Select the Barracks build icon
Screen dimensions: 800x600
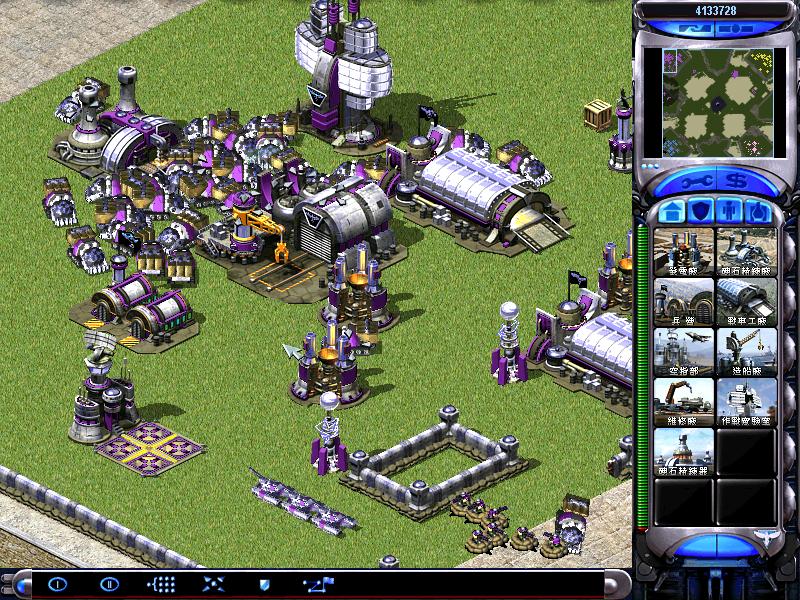tap(684, 301)
